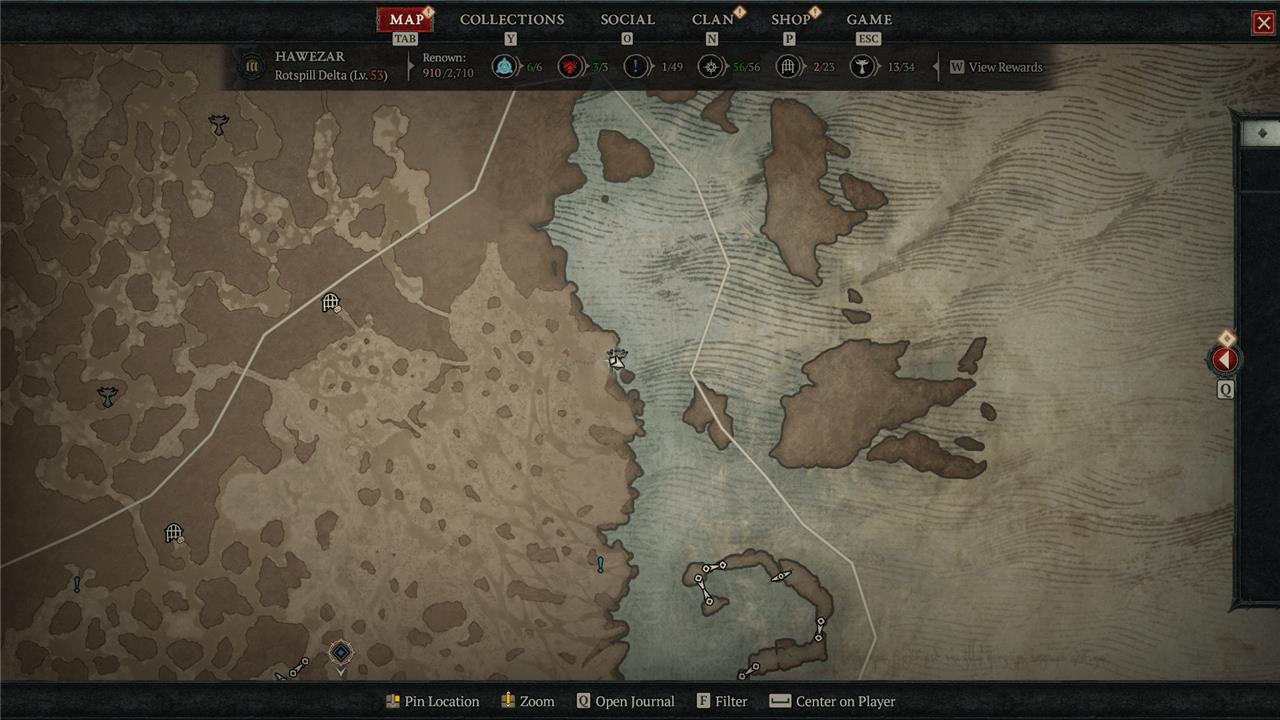Select the Altars of Lilith icon showing 13/34

click(862, 67)
